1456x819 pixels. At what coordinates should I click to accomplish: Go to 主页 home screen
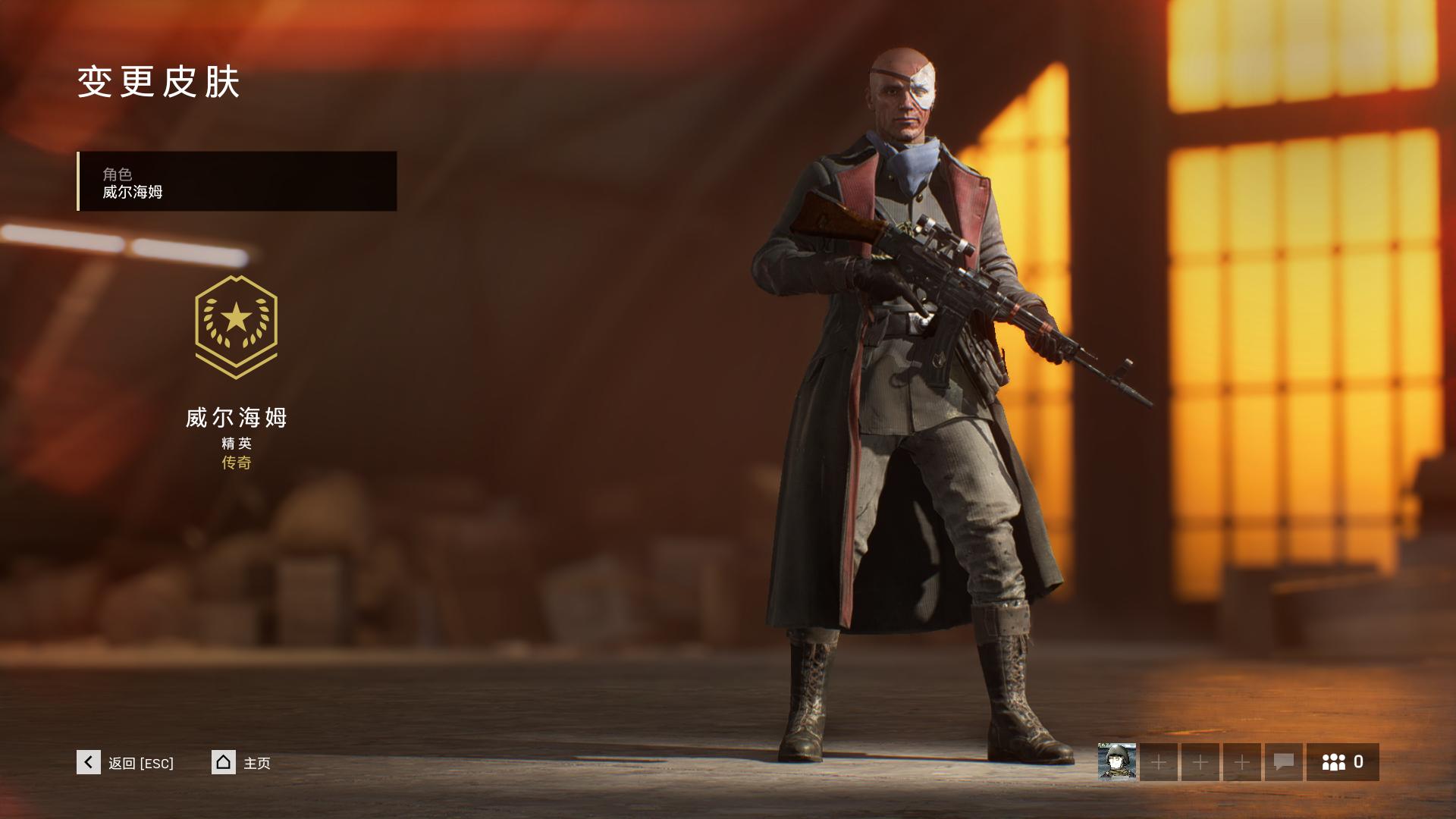tap(224, 762)
